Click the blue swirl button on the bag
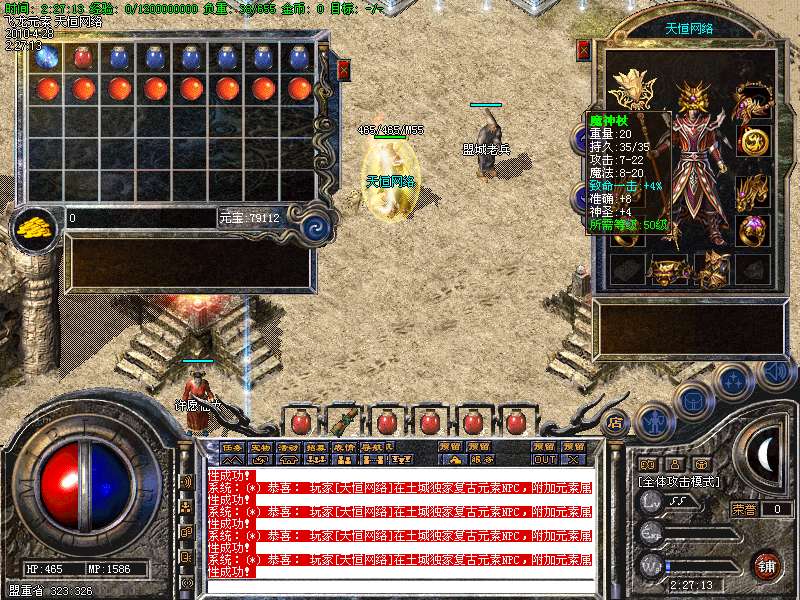 (316, 225)
